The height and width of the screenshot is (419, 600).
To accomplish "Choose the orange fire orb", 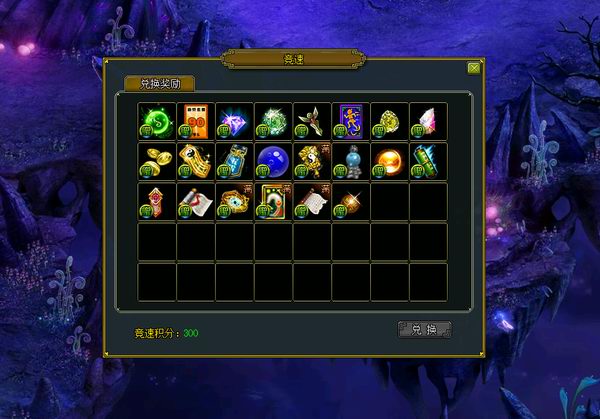I will (389, 160).
